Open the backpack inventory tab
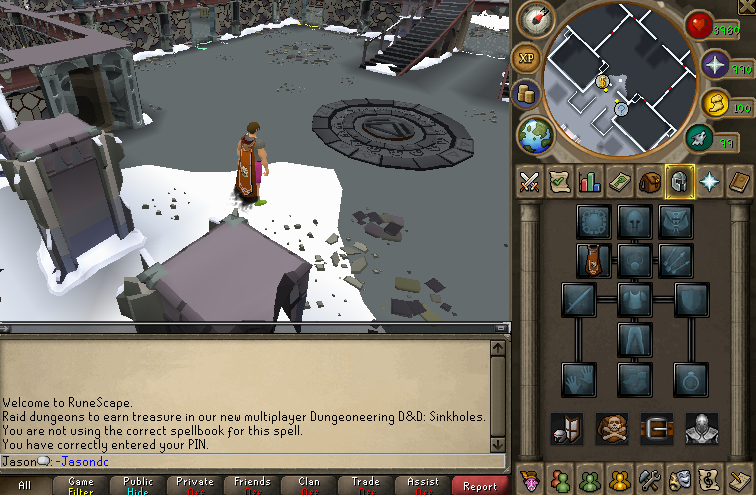The height and width of the screenshot is (495, 756). 649,182
